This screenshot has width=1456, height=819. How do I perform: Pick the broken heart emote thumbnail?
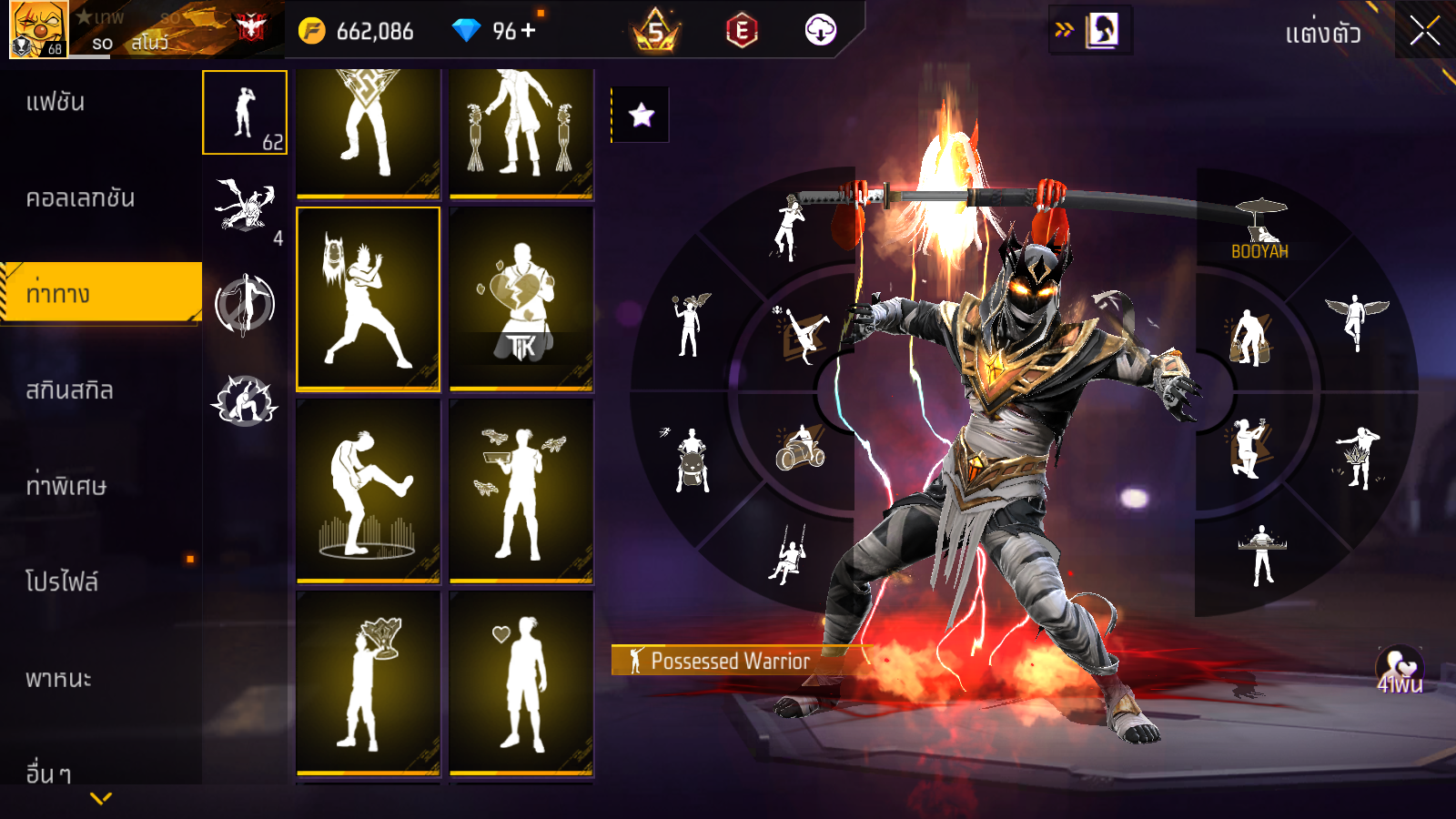coord(521,298)
